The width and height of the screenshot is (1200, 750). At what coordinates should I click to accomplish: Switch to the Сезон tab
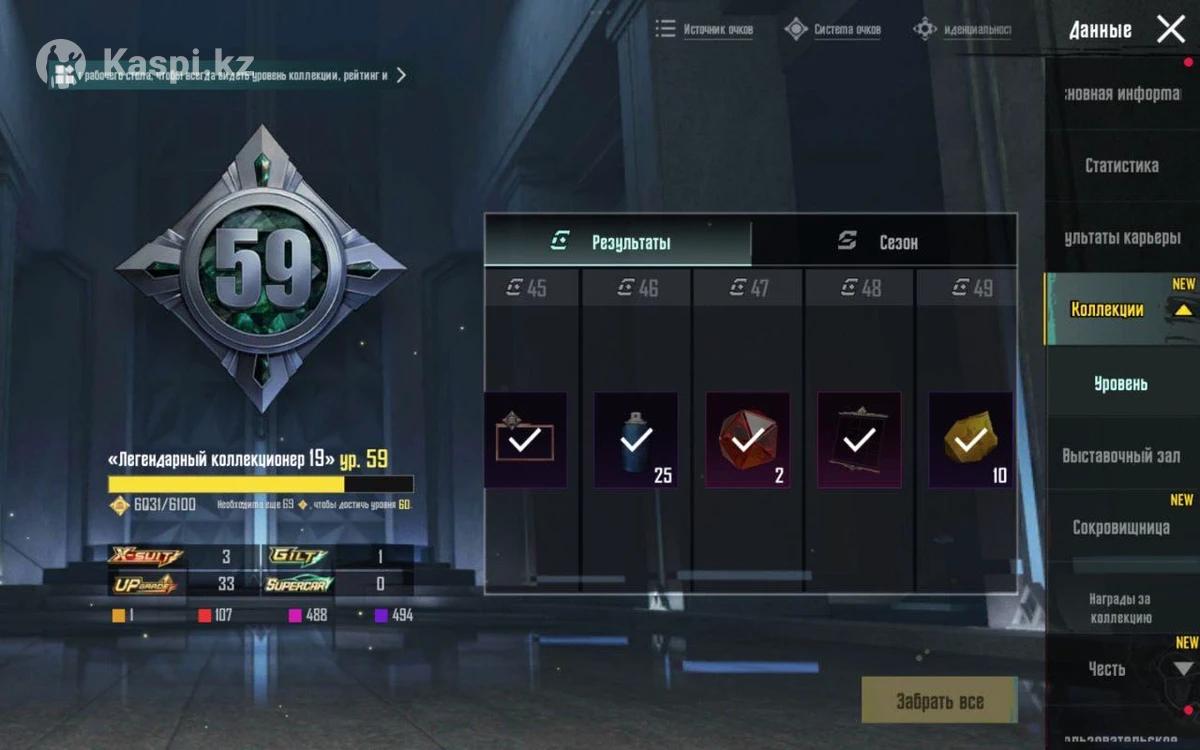tap(883, 242)
